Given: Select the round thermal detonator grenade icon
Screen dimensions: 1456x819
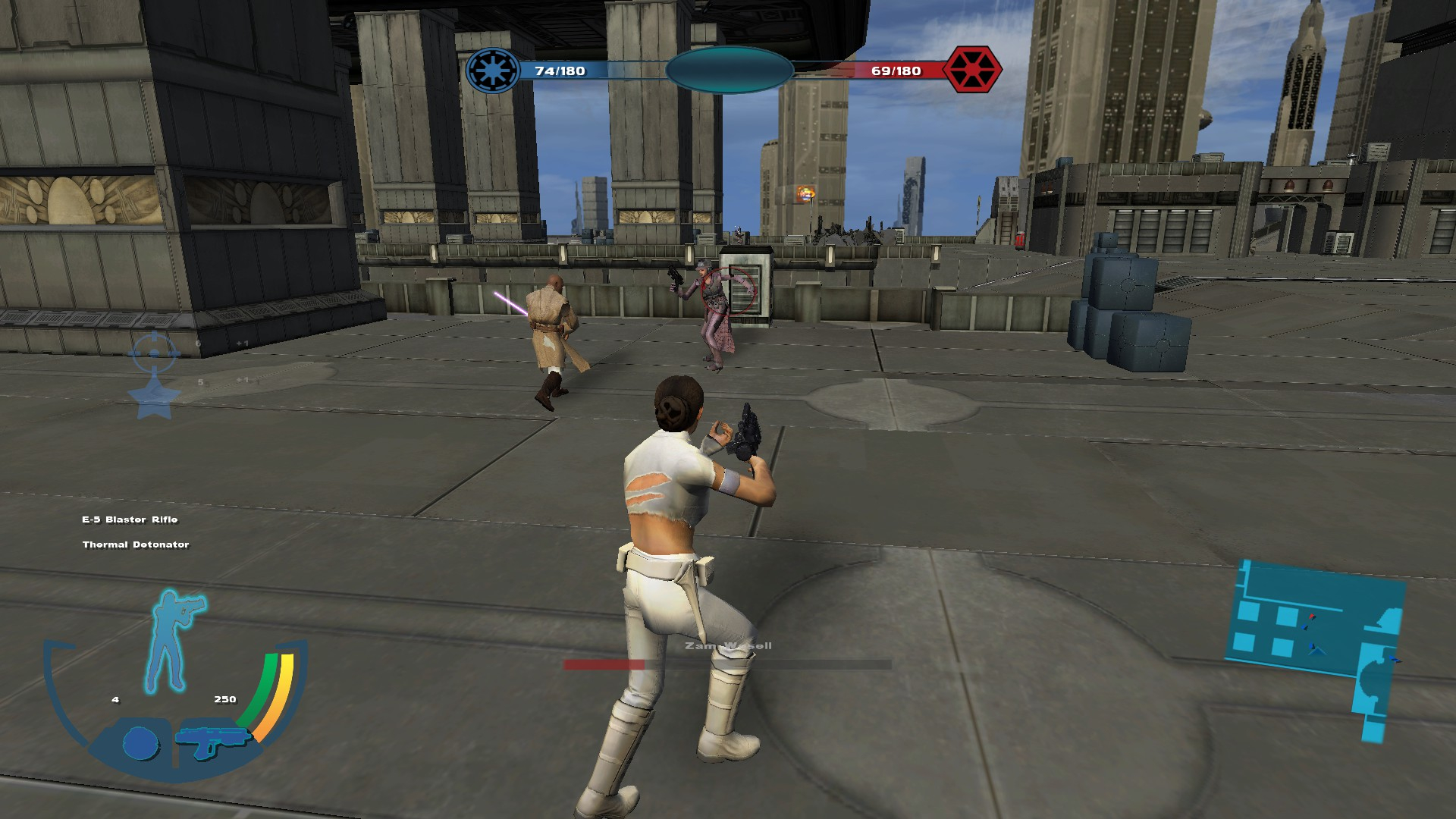Looking at the screenshot, I should tap(140, 742).
